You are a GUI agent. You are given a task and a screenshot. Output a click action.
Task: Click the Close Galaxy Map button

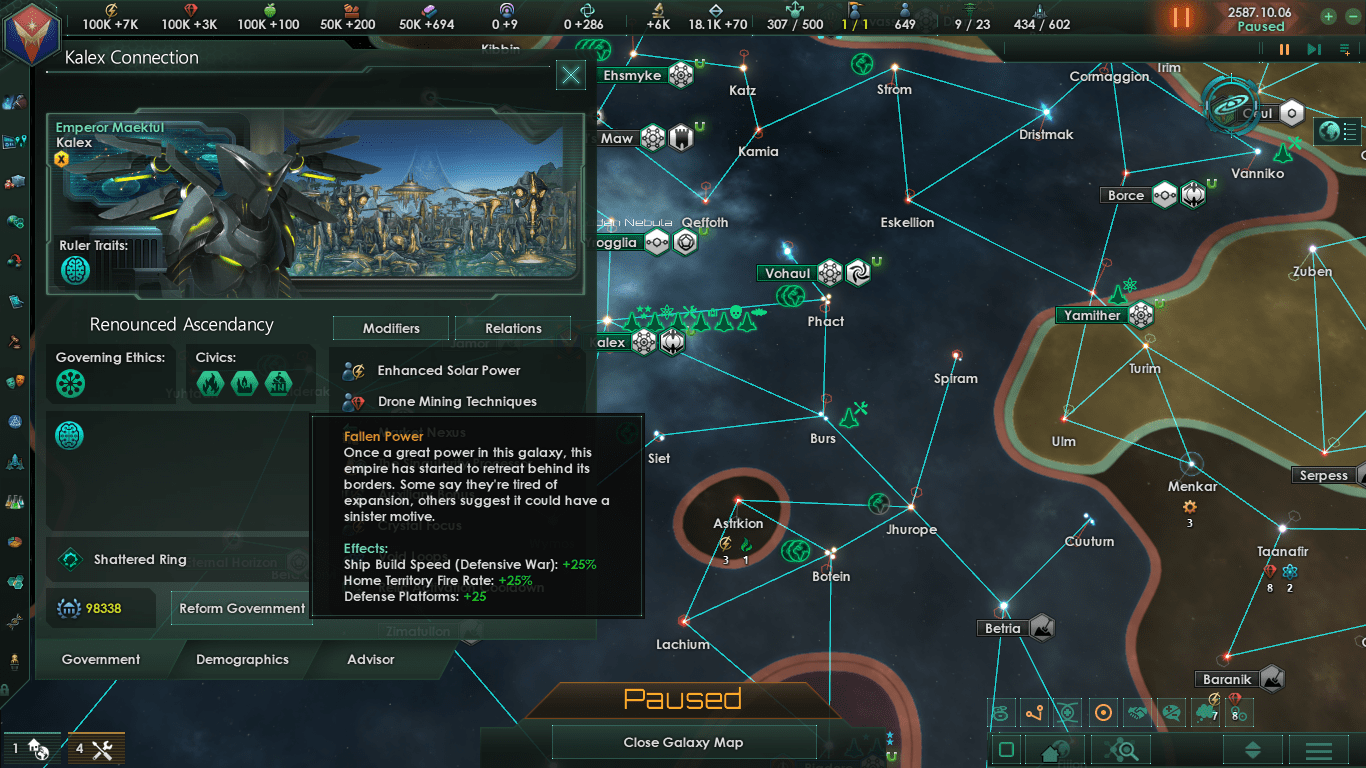point(683,743)
